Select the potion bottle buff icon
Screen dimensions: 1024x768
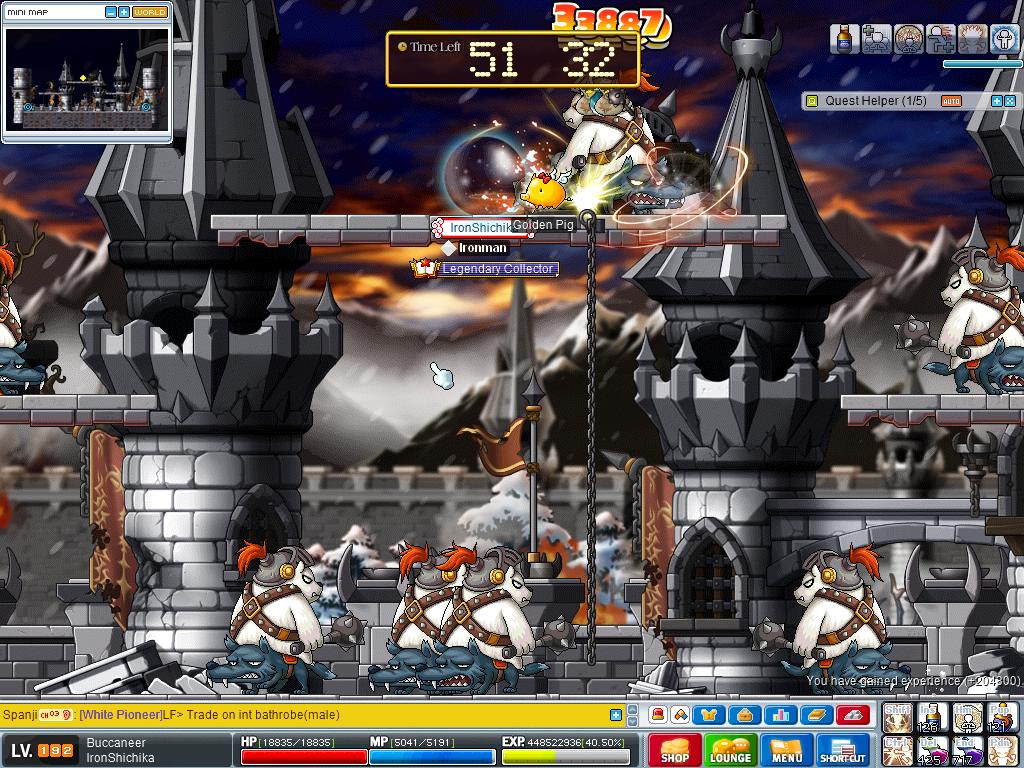845,39
